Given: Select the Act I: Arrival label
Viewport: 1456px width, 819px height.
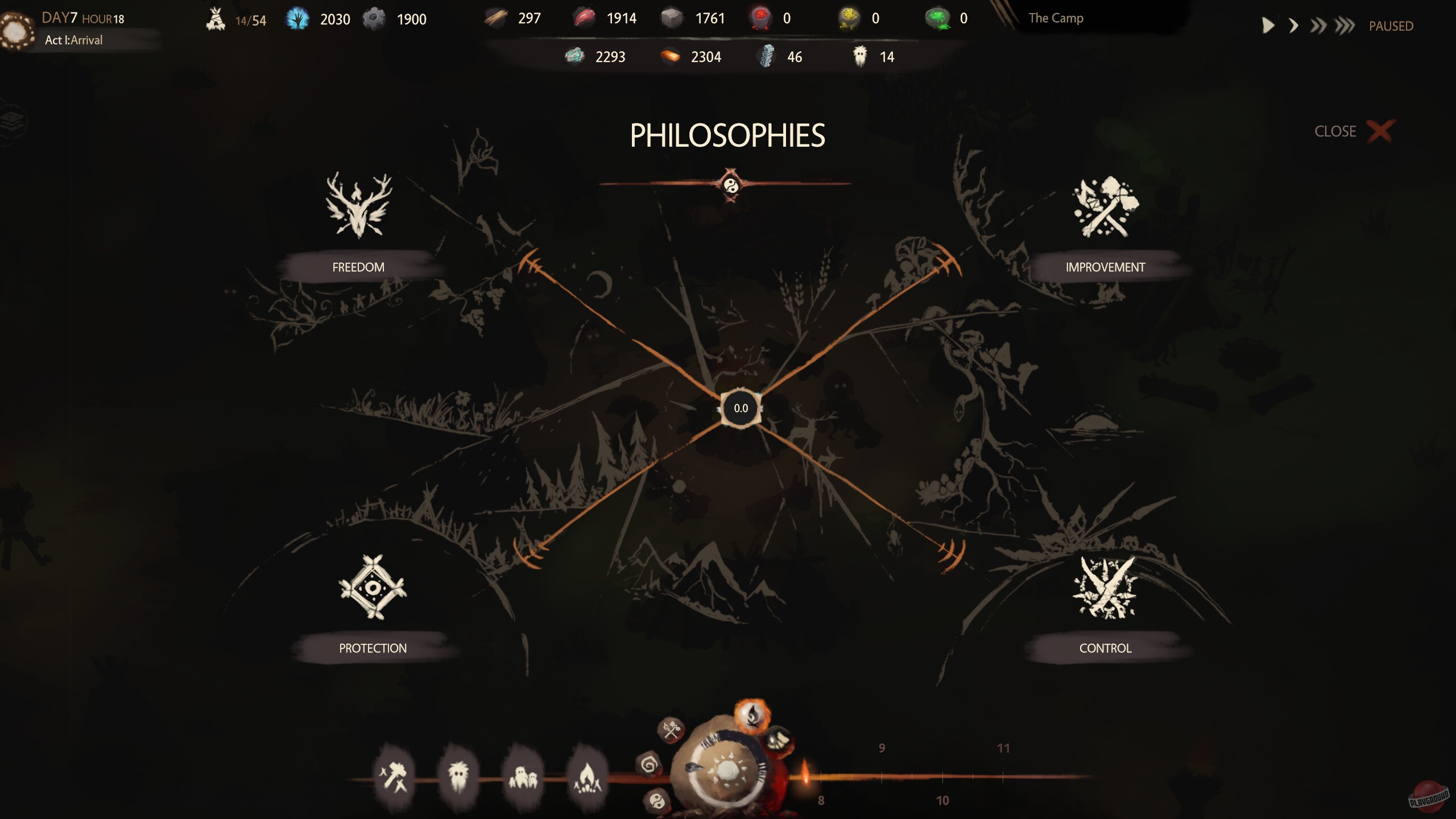Looking at the screenshot, I should click(73, 40).
